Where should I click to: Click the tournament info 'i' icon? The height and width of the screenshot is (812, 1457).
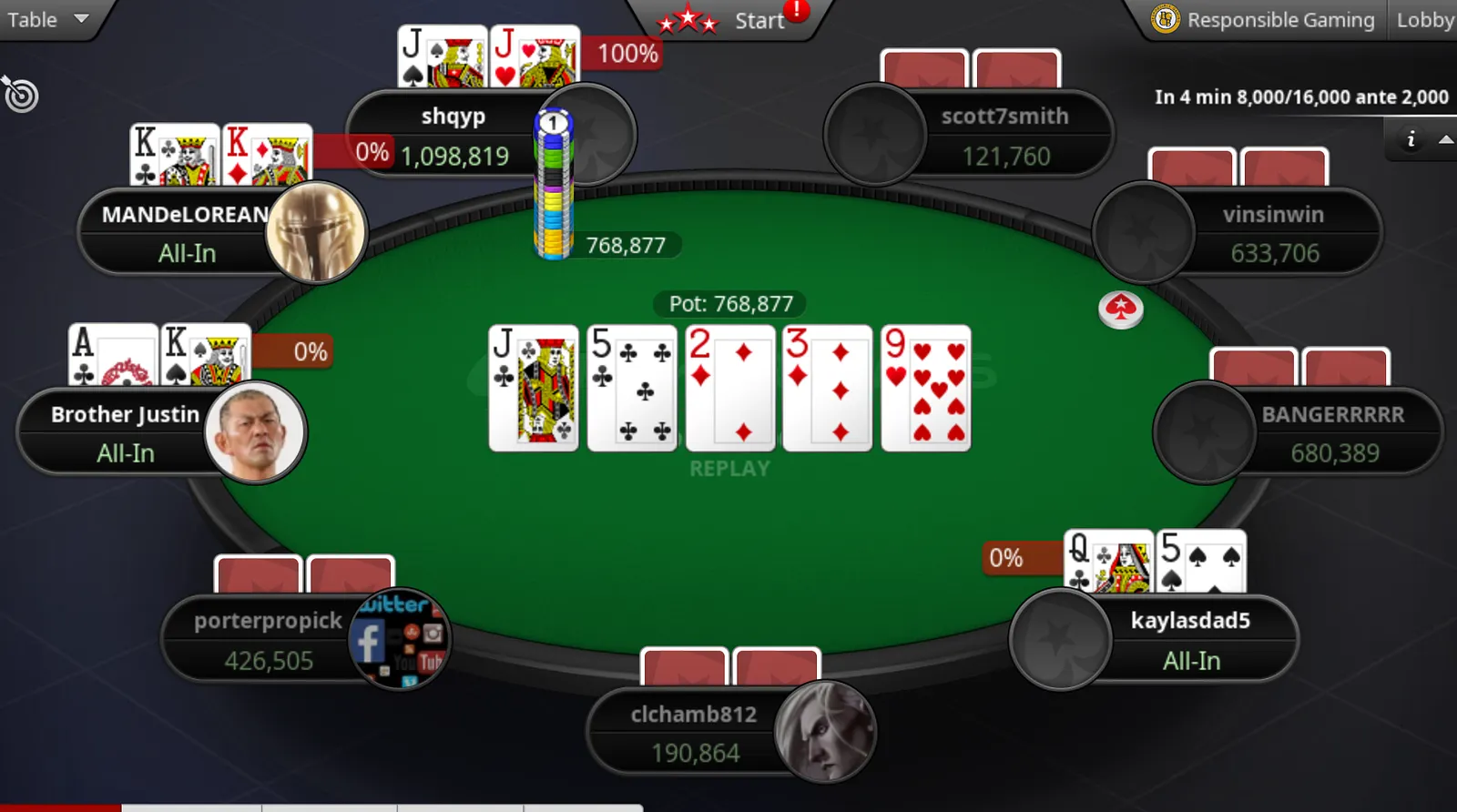[x=1411, y=139]
